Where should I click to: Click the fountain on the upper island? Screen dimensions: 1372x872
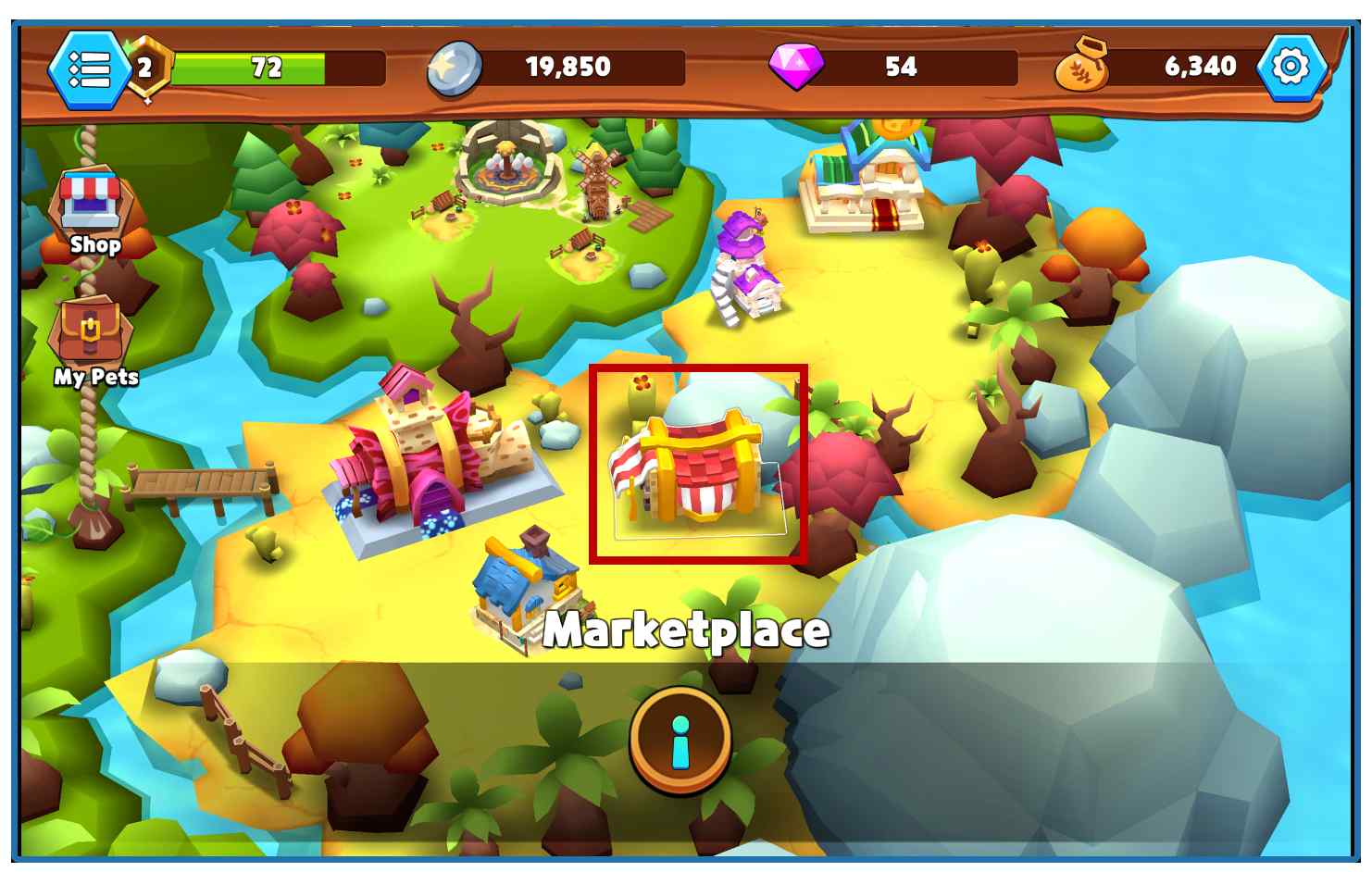(x=507, y=162)
